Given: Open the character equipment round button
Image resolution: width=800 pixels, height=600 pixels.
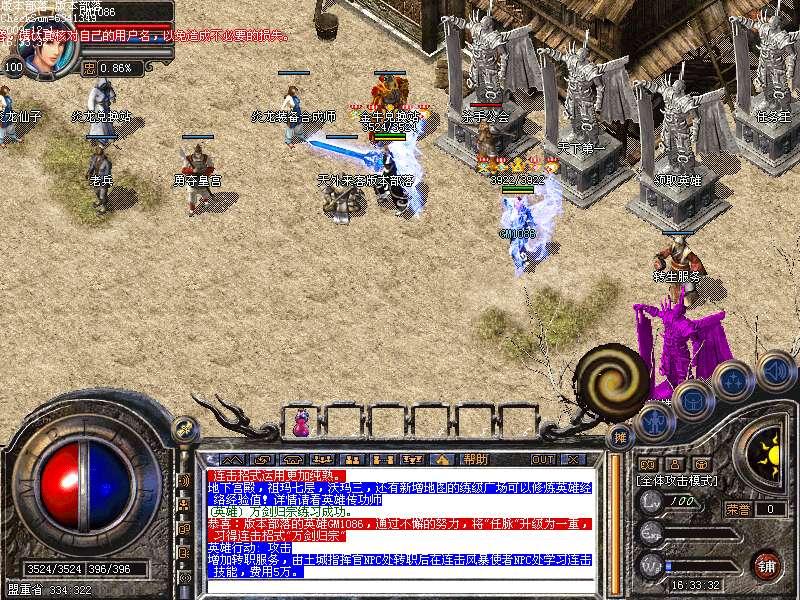Looking at the screenshot, I should 656,423.
